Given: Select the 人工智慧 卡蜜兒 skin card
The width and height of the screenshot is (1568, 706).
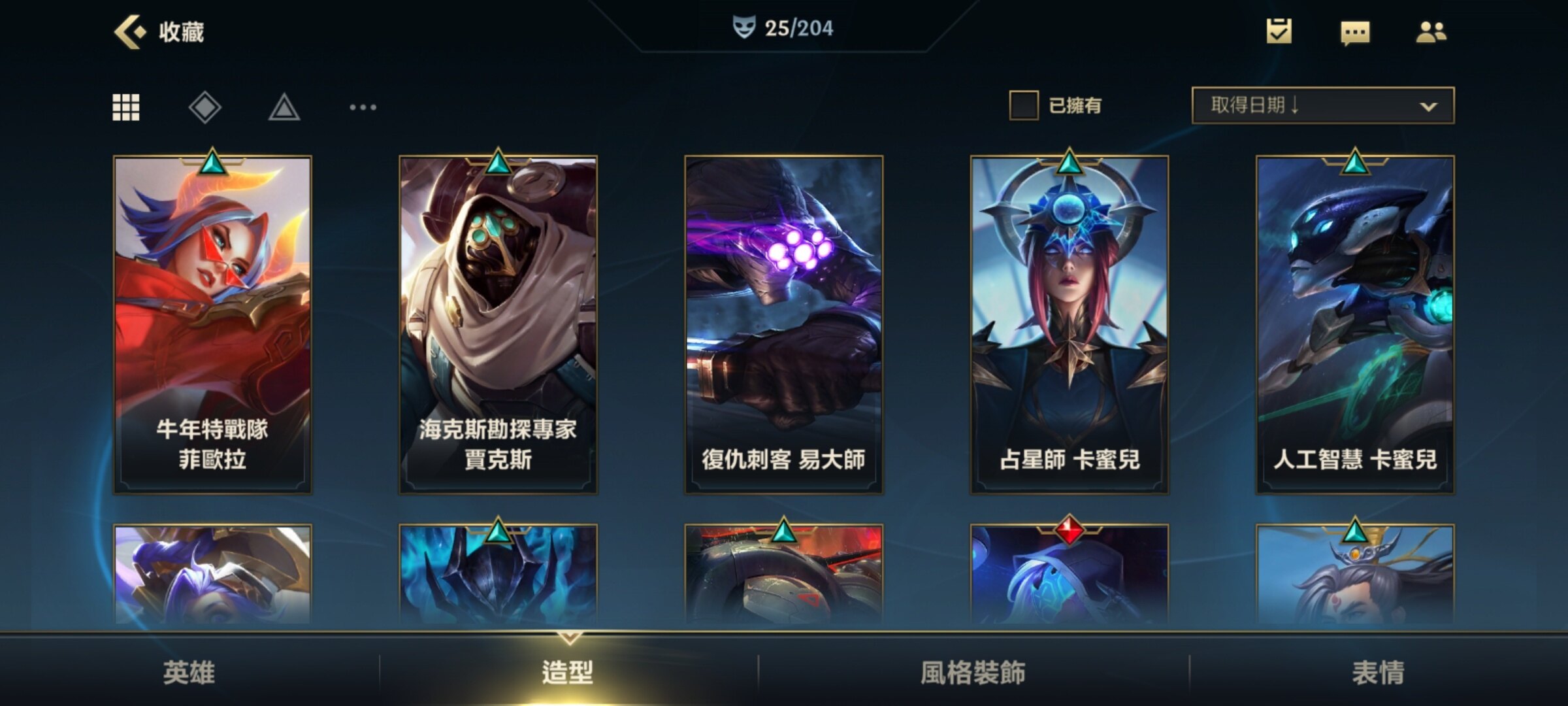Looking at the screenshot, I should (x=1355, y=324).
